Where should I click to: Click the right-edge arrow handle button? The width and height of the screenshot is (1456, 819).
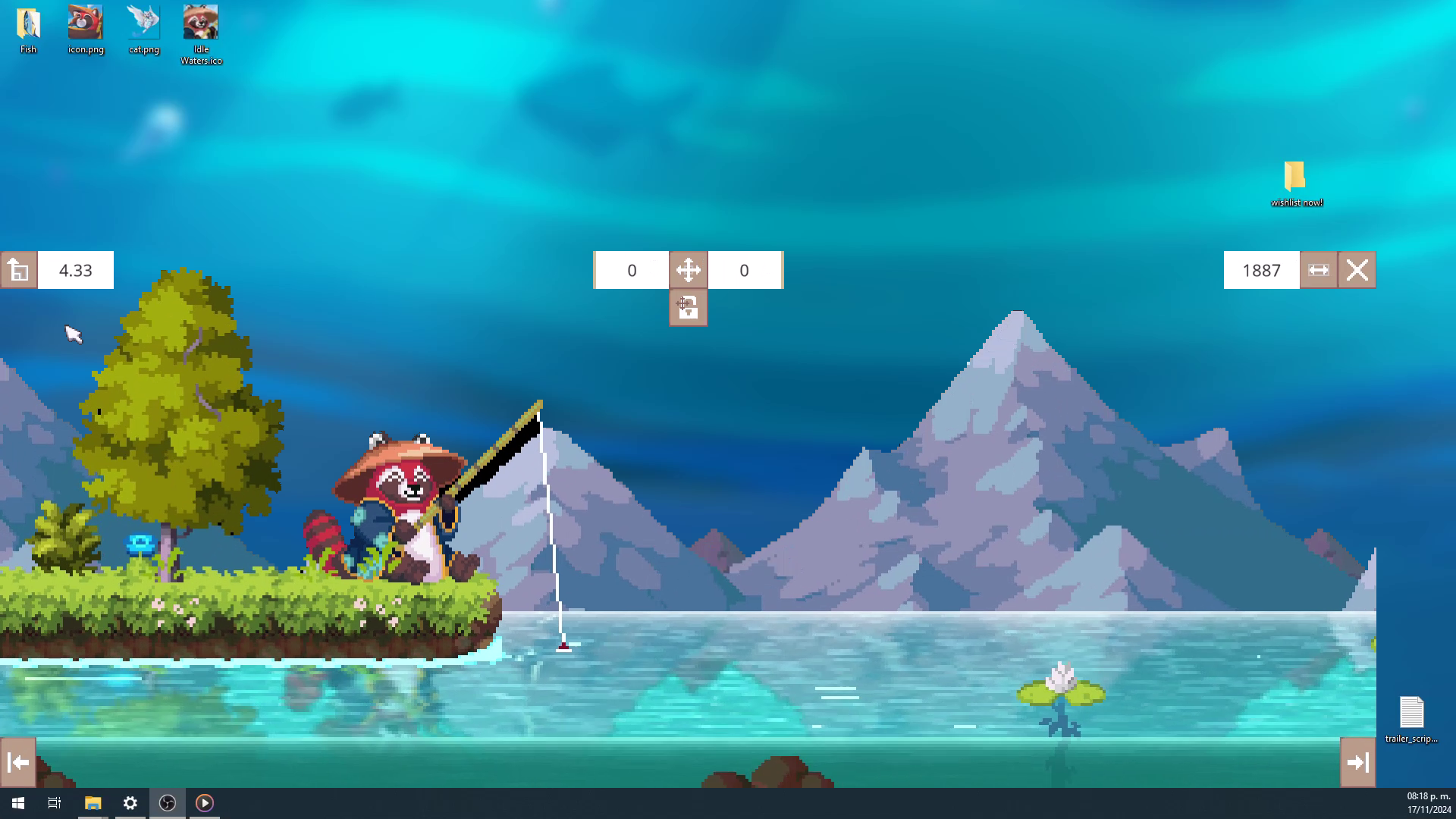point(1358,762)
